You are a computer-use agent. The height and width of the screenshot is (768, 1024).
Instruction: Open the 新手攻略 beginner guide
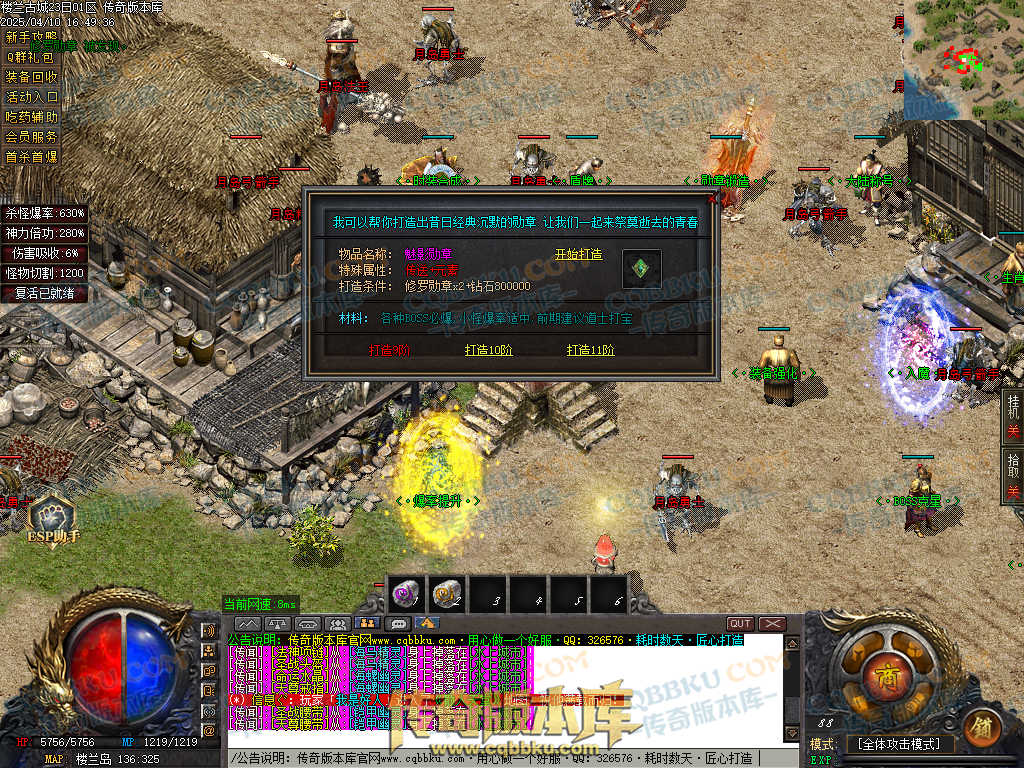tap(32, 36)
